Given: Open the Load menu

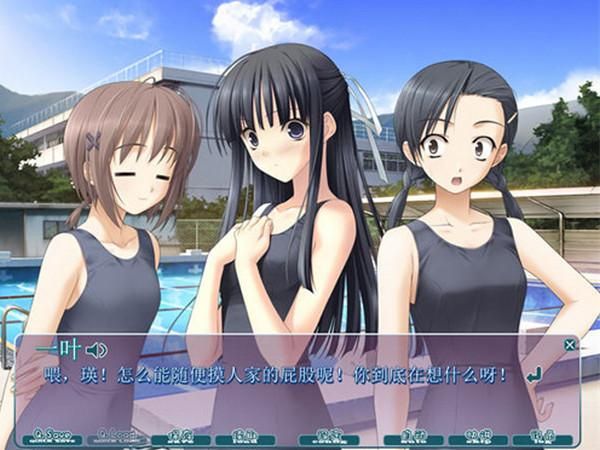Looking at the screenshot, I should tap(244, 437).
